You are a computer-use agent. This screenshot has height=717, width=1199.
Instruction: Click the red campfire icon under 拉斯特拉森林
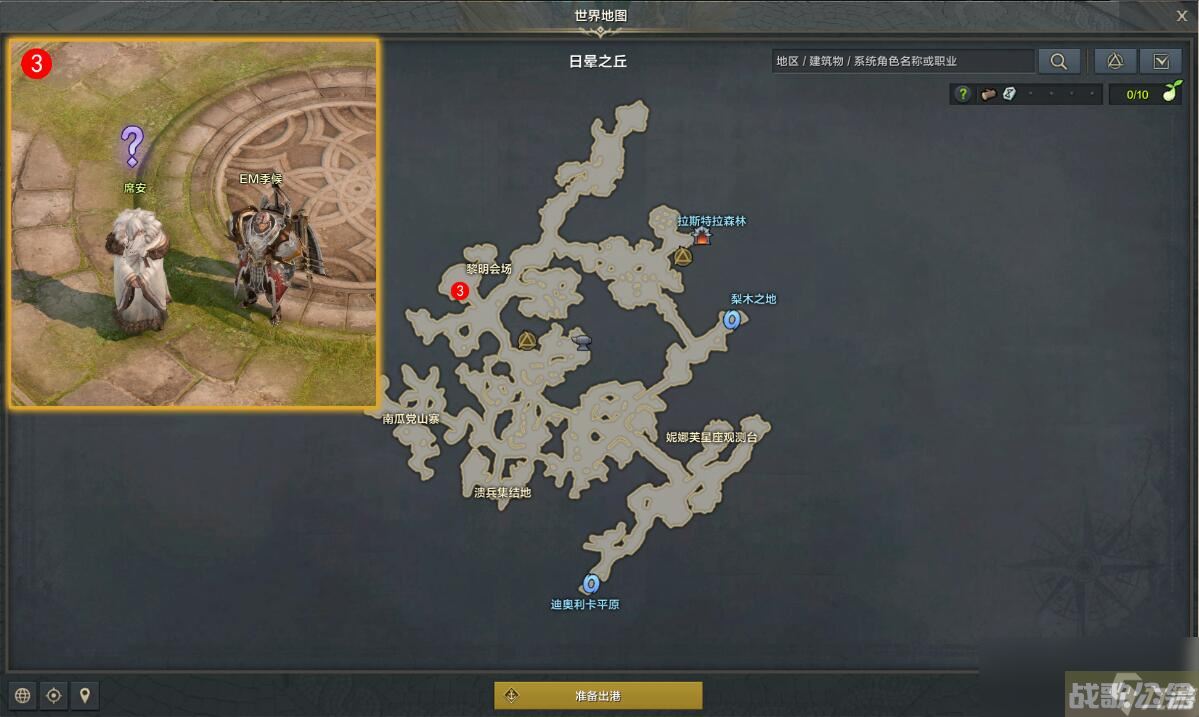pos(702,237)
